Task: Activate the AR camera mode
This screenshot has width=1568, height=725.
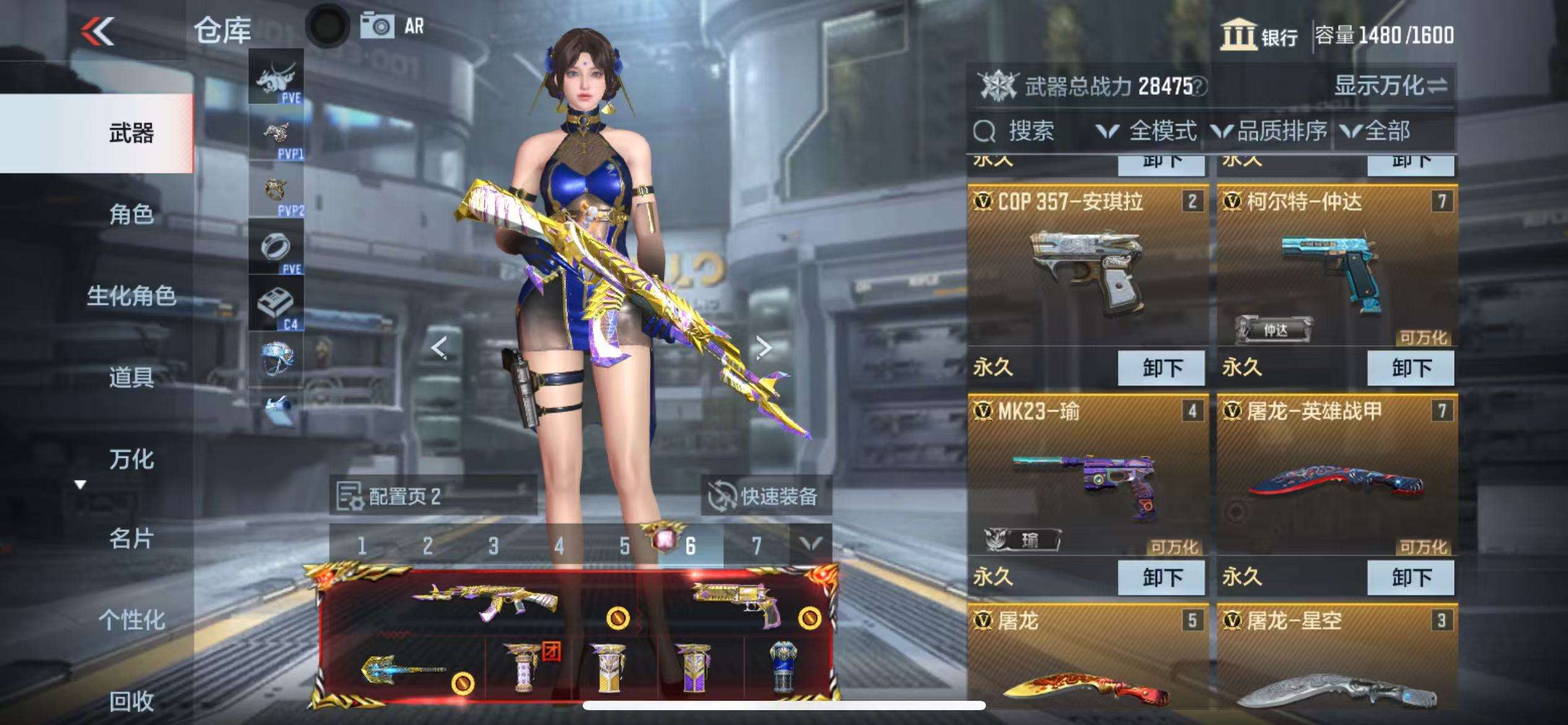Action: [x=394, y=27]
